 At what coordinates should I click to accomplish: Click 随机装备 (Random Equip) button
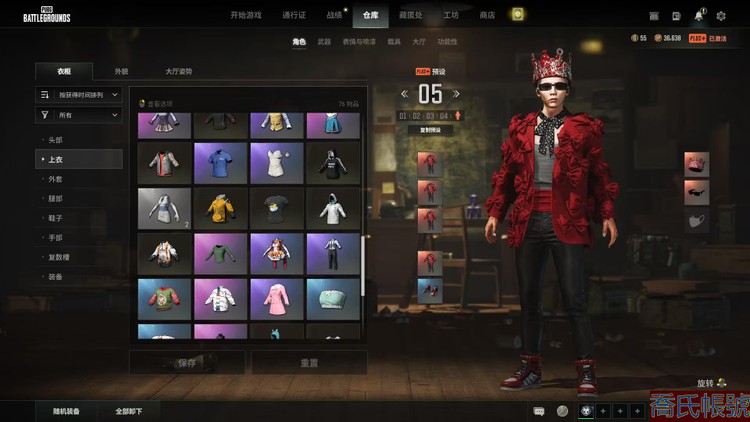click(67, 411)
